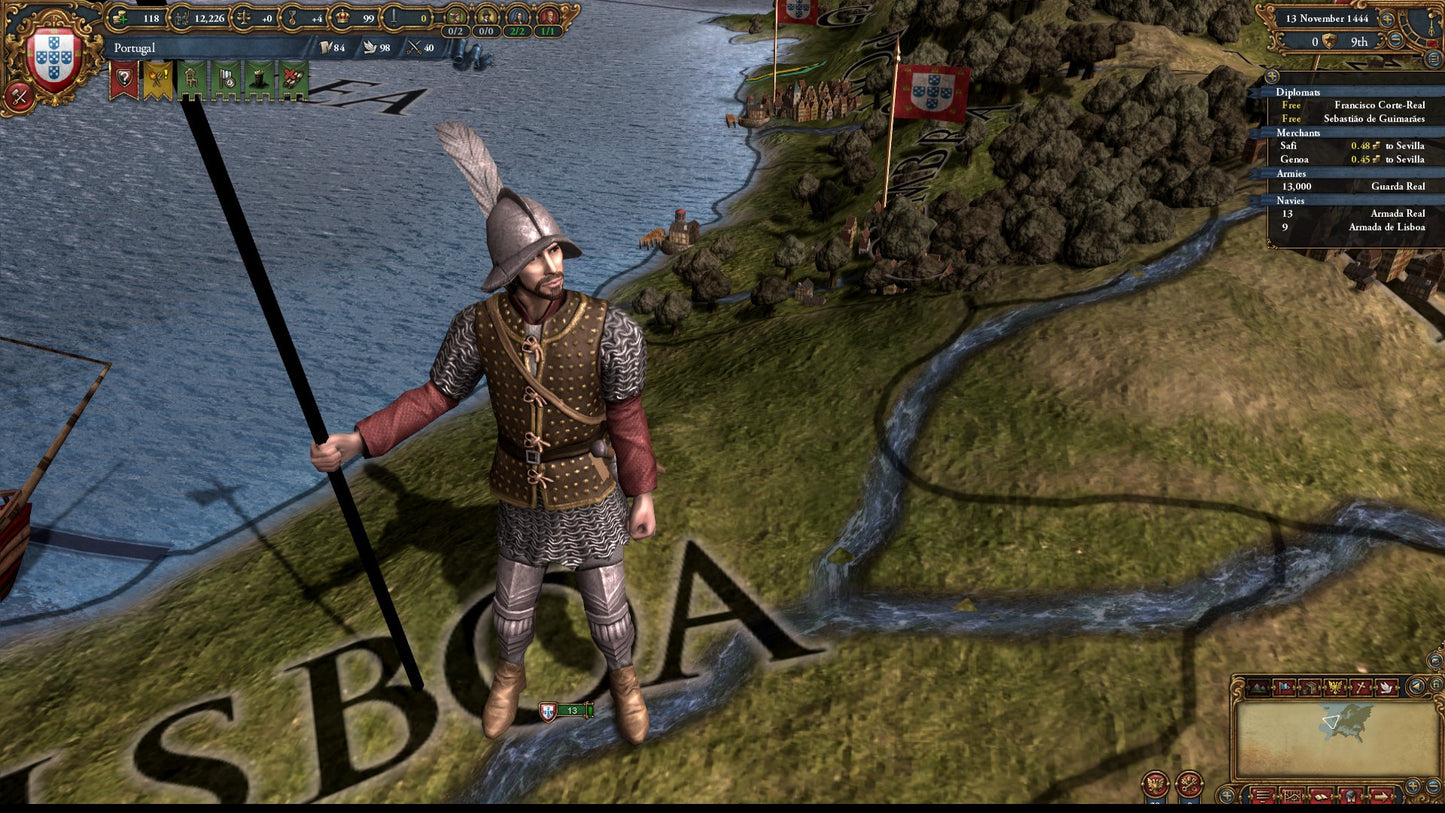Open the imperial mapmode (golden eagle icon)
The width and height of the screenshot is (1445, 813).
coord(1333,687)
